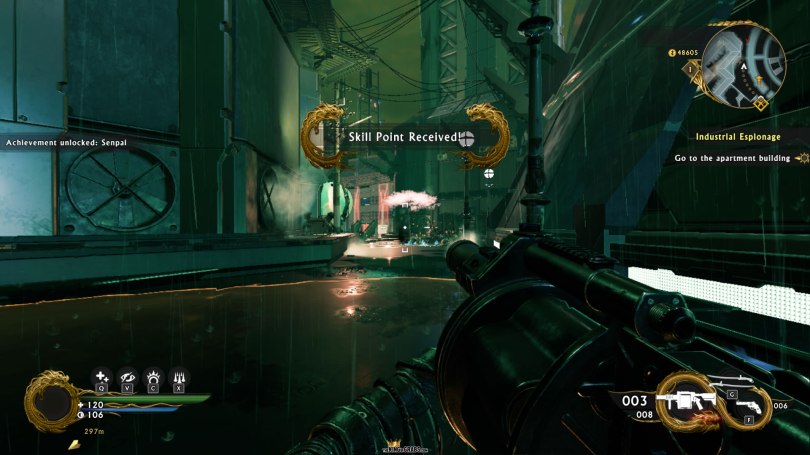Activate the crossed-out eye vanish ability
This screenshot has width=810, height=455.
coord(128,377)
